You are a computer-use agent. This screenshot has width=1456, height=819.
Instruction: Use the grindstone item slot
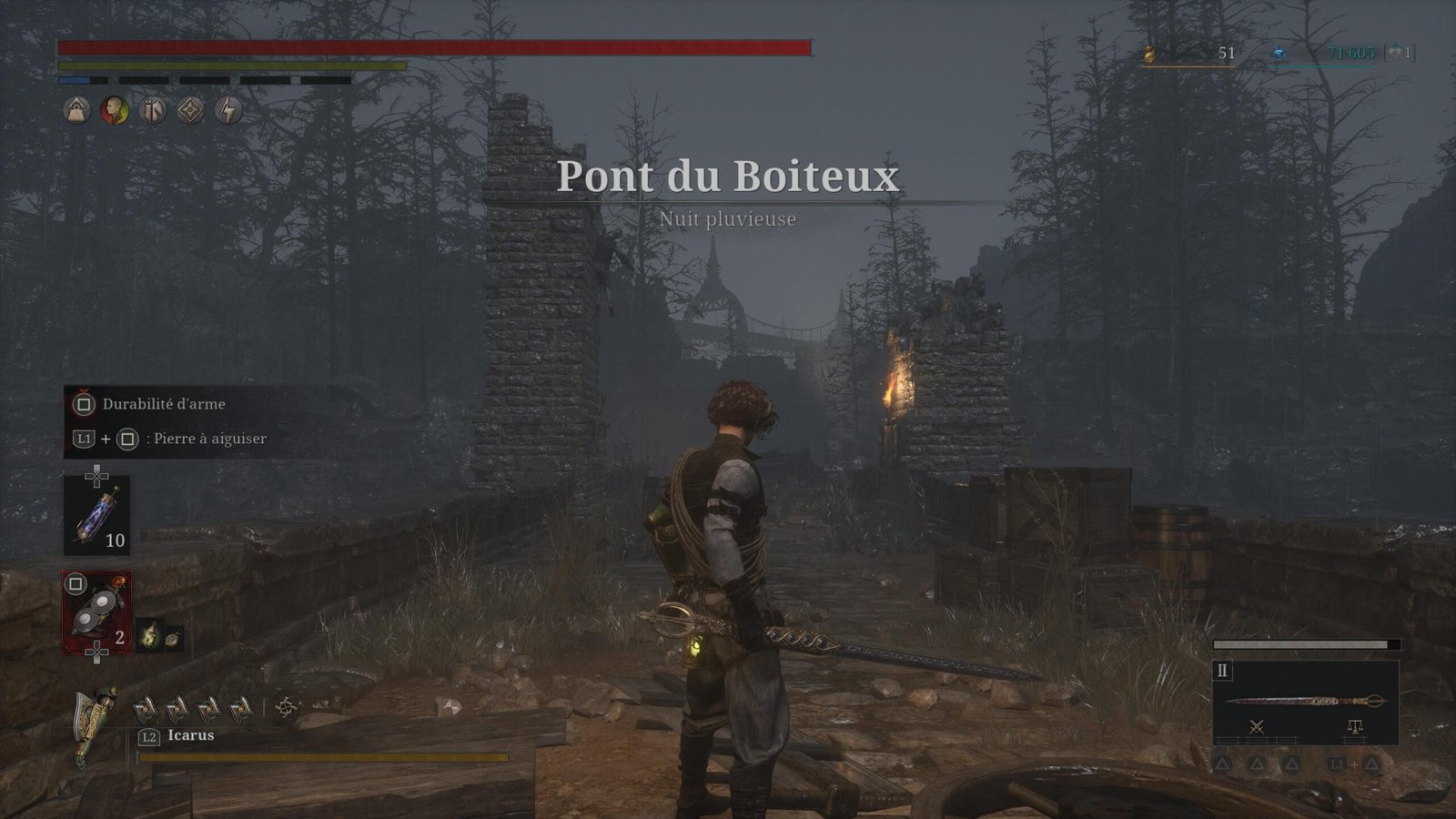pyautogui.click(x=96, y=612)
